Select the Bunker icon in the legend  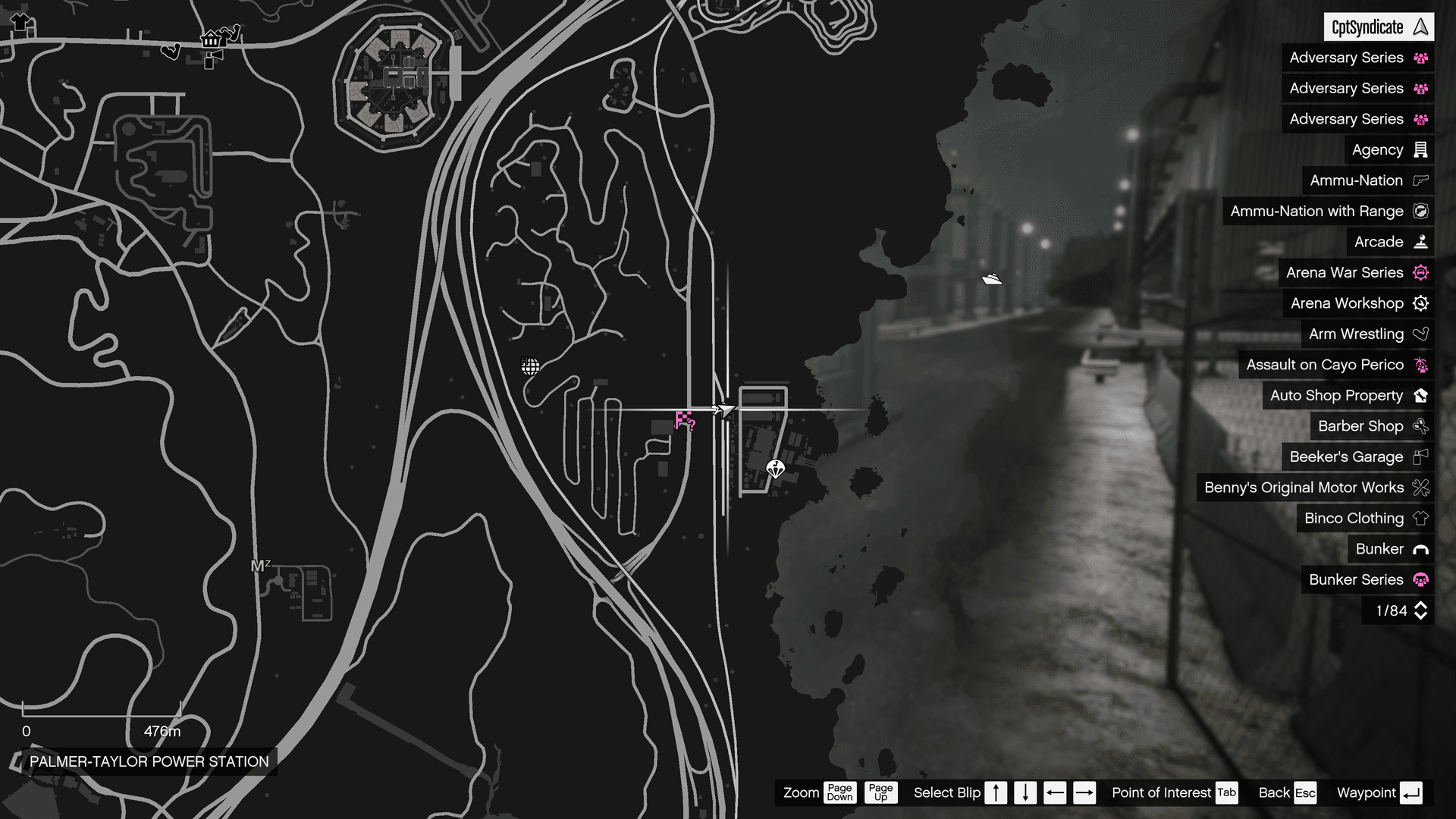[1421, 549]
